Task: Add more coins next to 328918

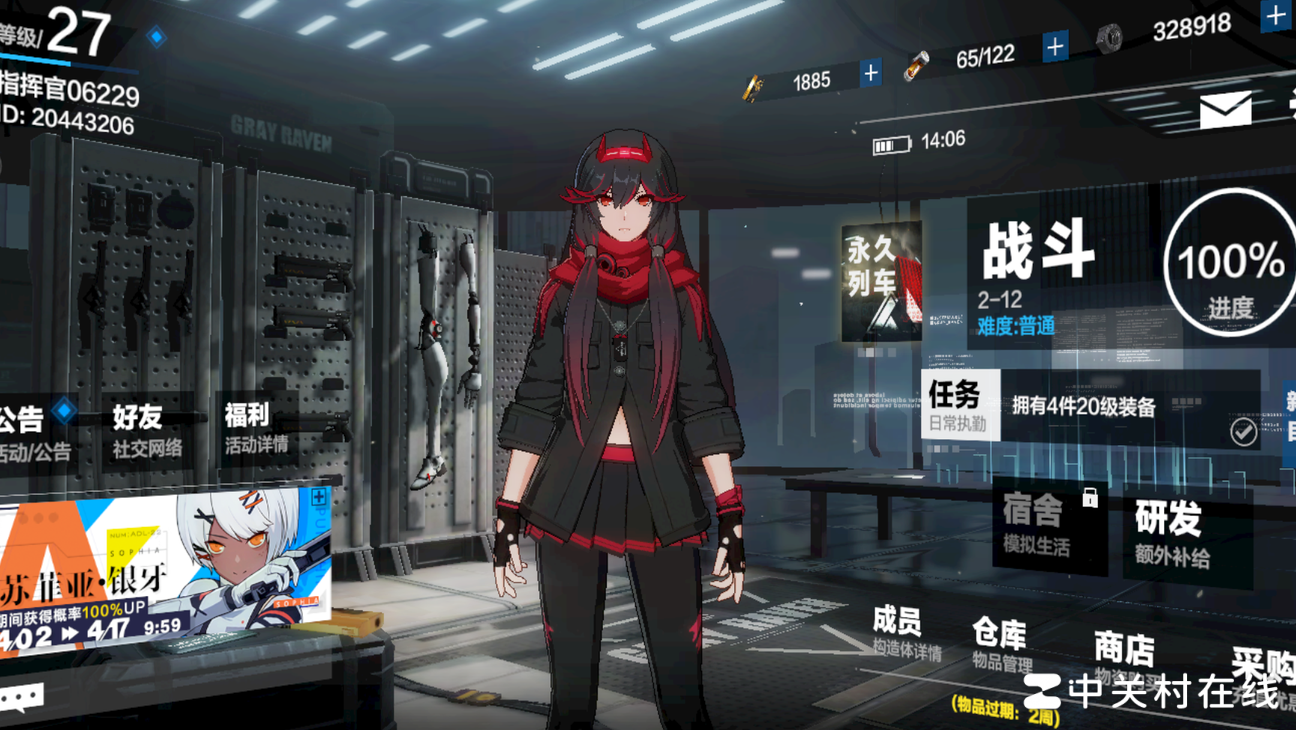Action: click(x=1275, y=17)
